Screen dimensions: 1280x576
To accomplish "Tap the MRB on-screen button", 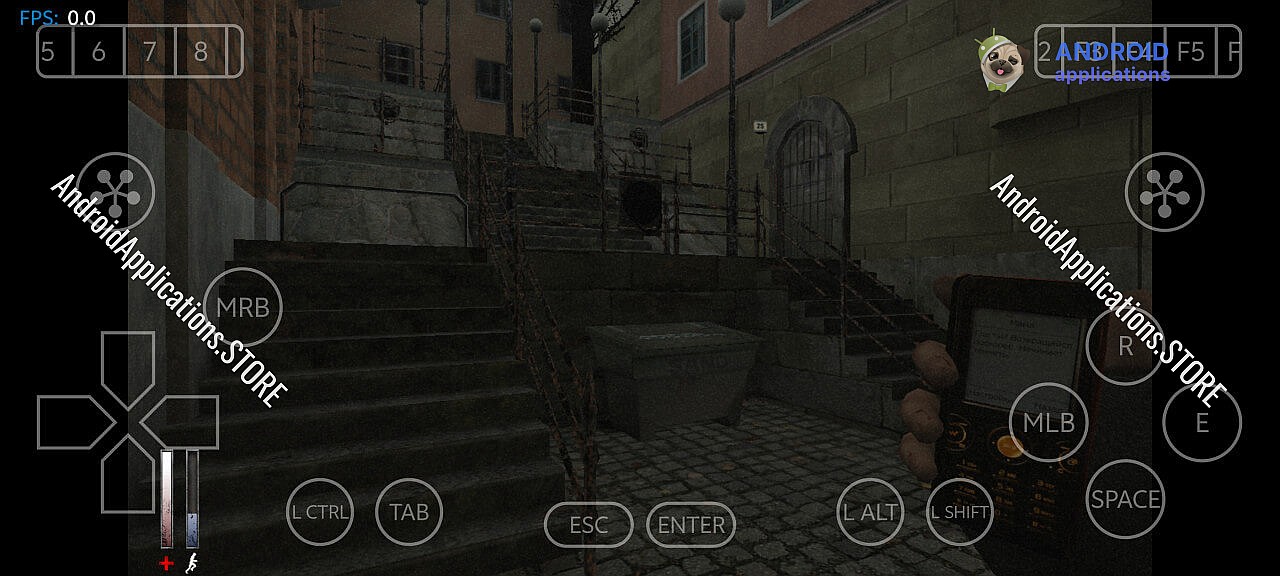I will [243, 307].
